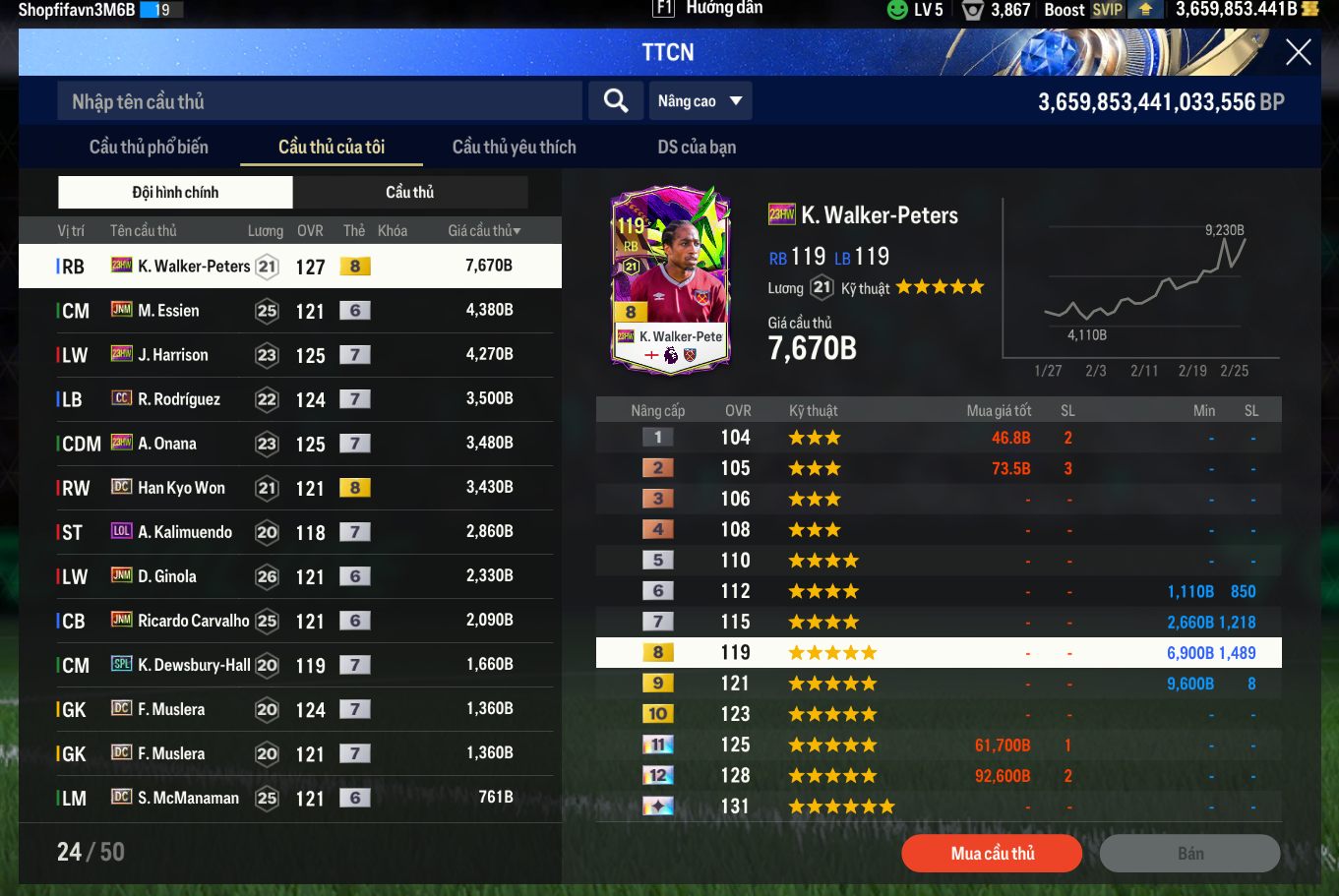Screen dimensions: 1339x896
Task: Sort by Giá cầu thủ column
Action: (x=484, y=231)
